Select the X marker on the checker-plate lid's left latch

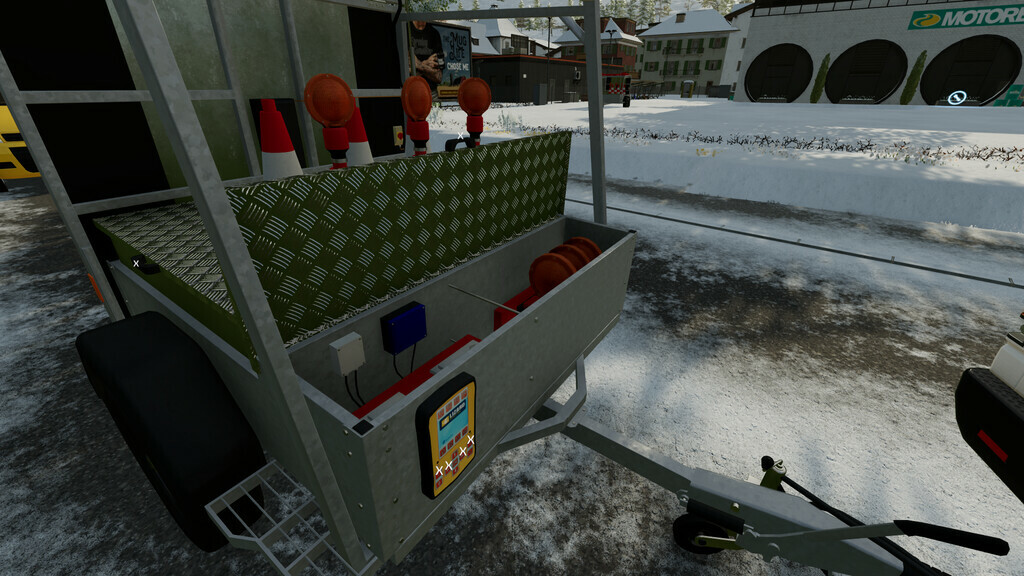tap(136, 263)
